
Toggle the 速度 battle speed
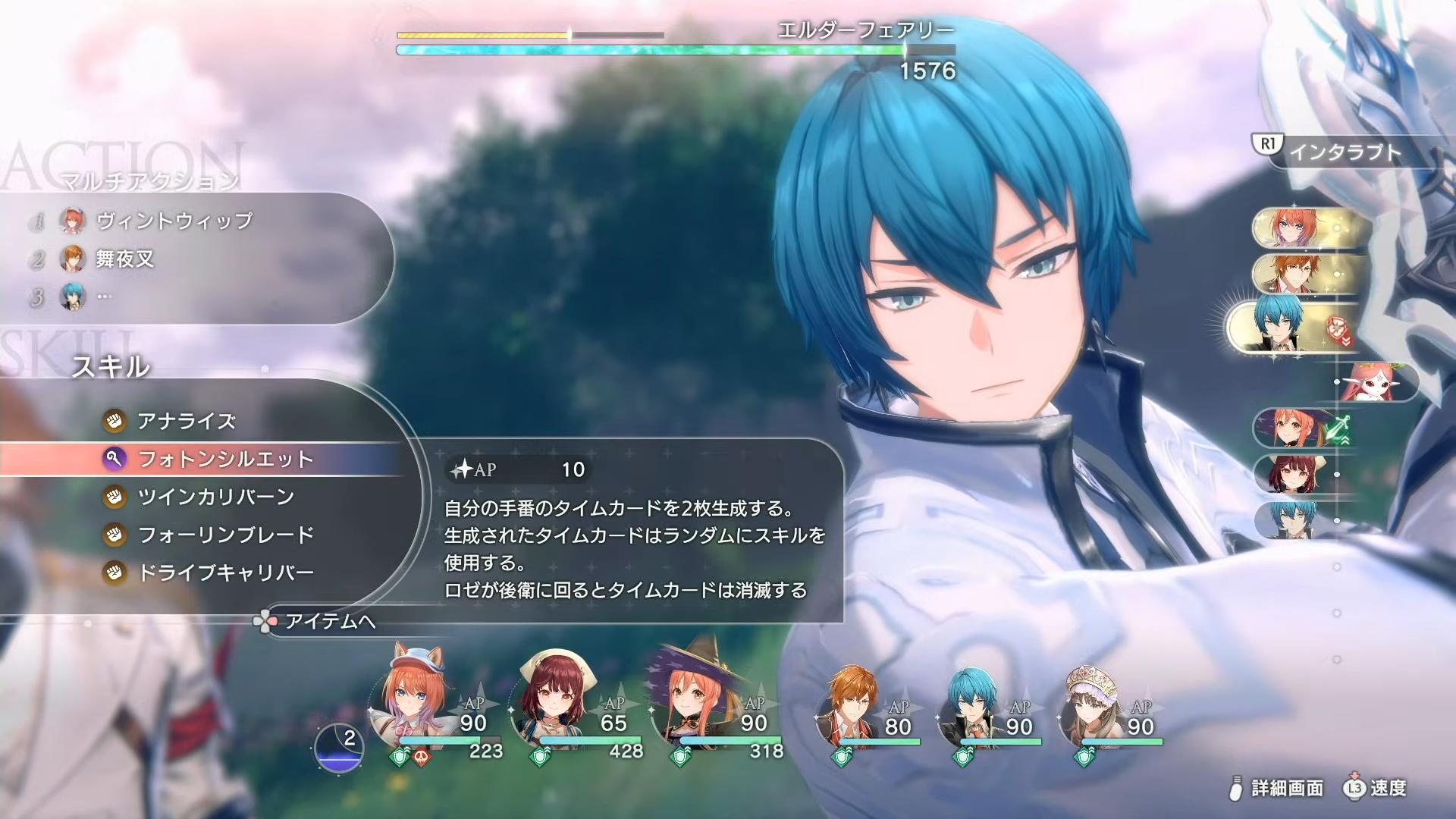(1388, 789)
